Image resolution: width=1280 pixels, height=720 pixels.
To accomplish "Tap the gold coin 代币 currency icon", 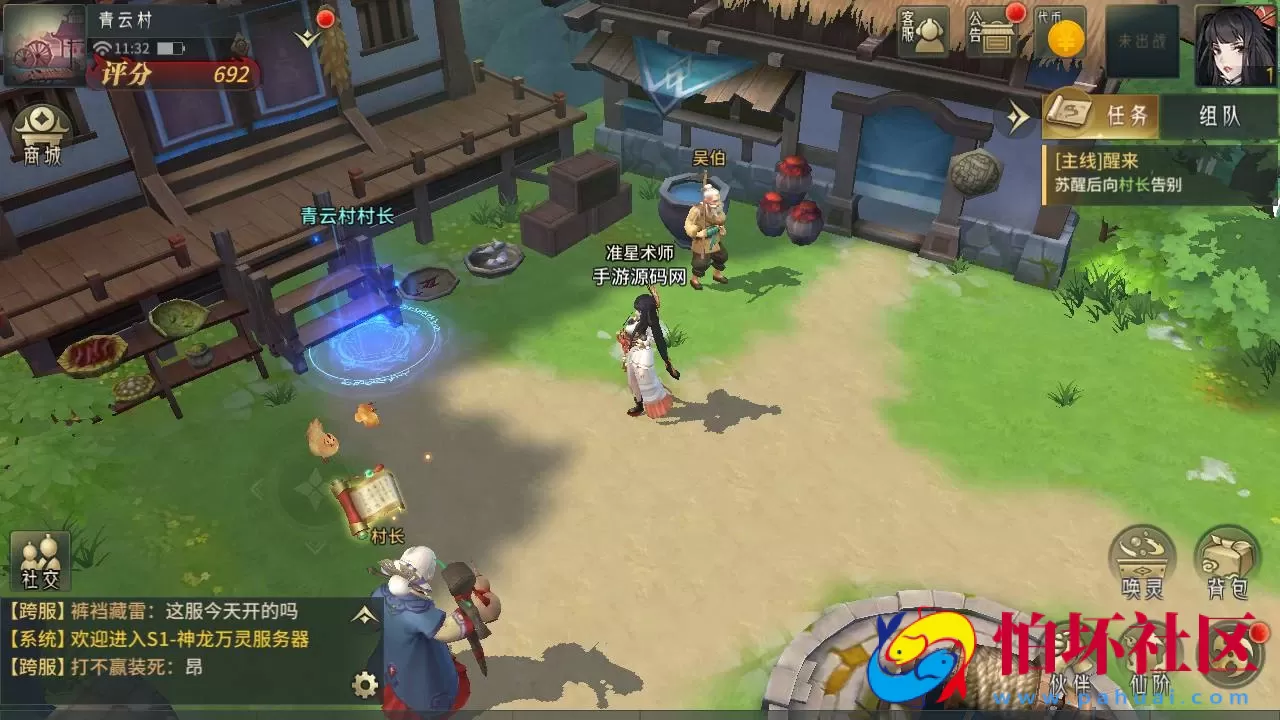I will pyautogui.click(x=1064, y=32).
